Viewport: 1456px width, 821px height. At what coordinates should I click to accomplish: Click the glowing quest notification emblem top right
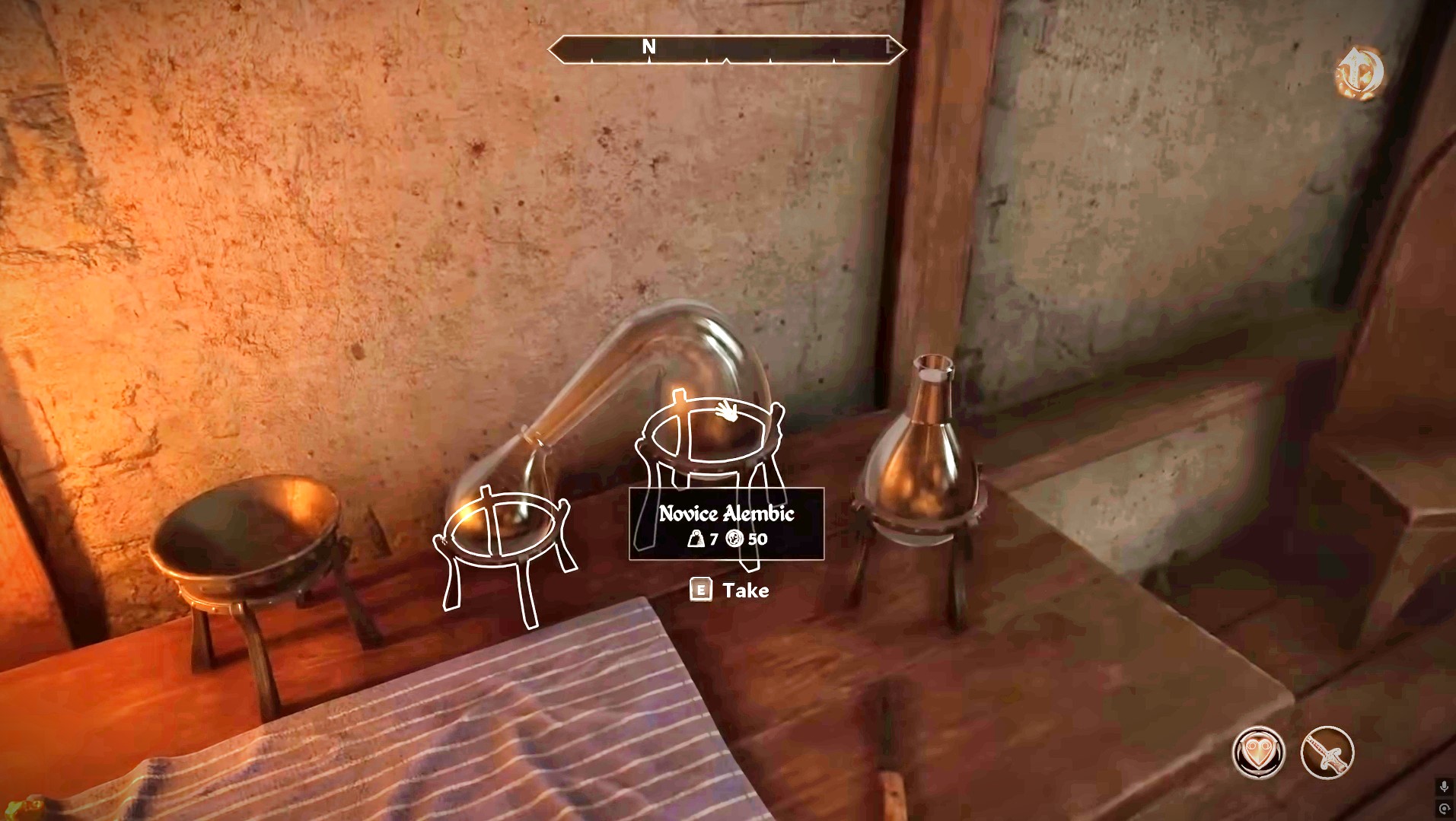click(1362, 71)
